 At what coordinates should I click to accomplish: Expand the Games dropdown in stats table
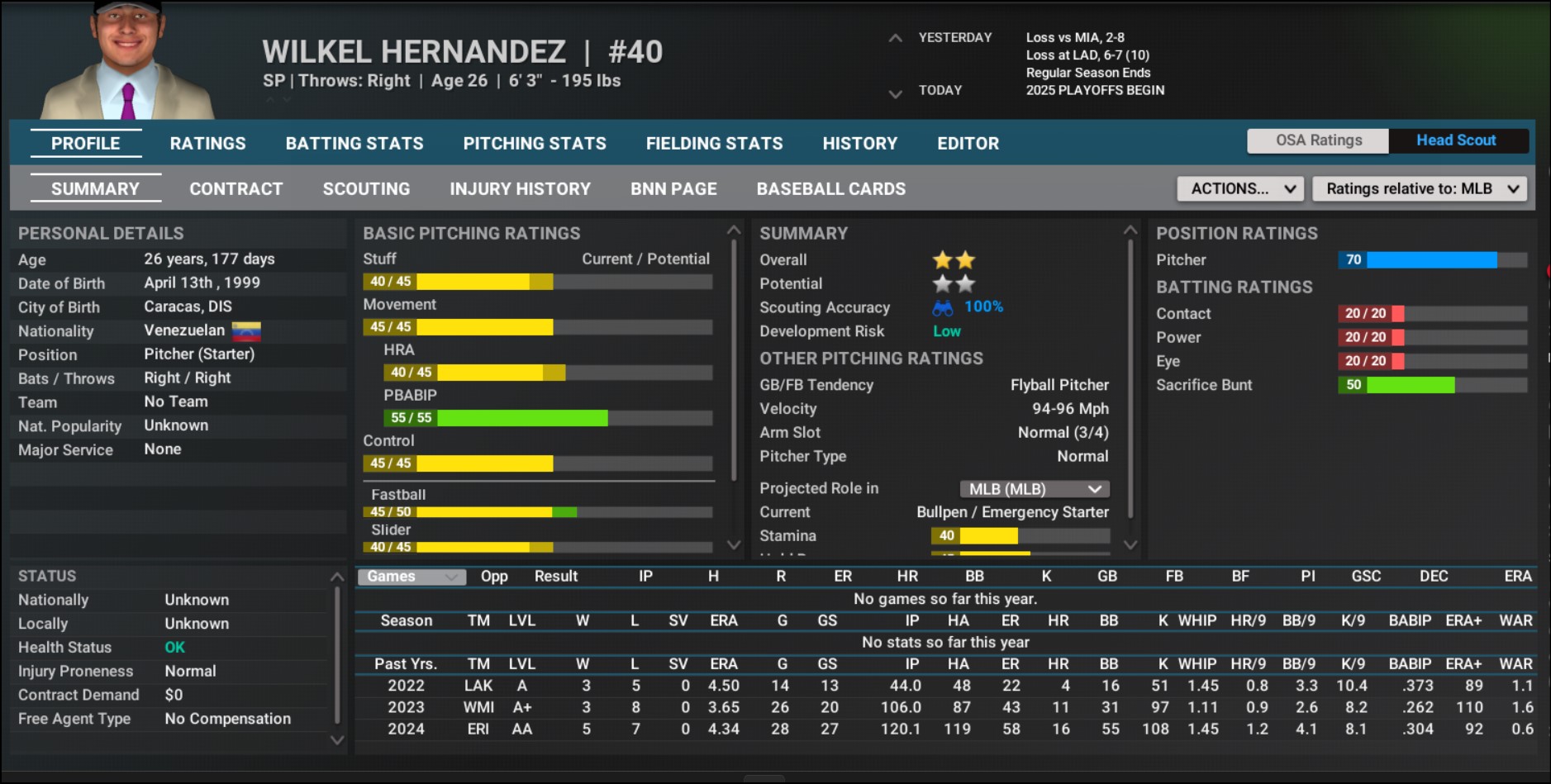[x=411, y=577]
